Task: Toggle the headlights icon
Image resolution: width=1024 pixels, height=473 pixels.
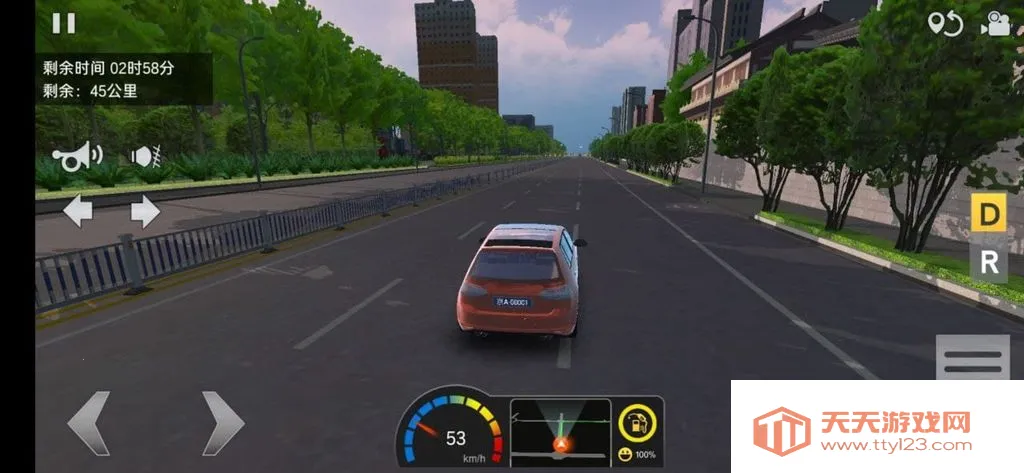Action: (146, 156)
